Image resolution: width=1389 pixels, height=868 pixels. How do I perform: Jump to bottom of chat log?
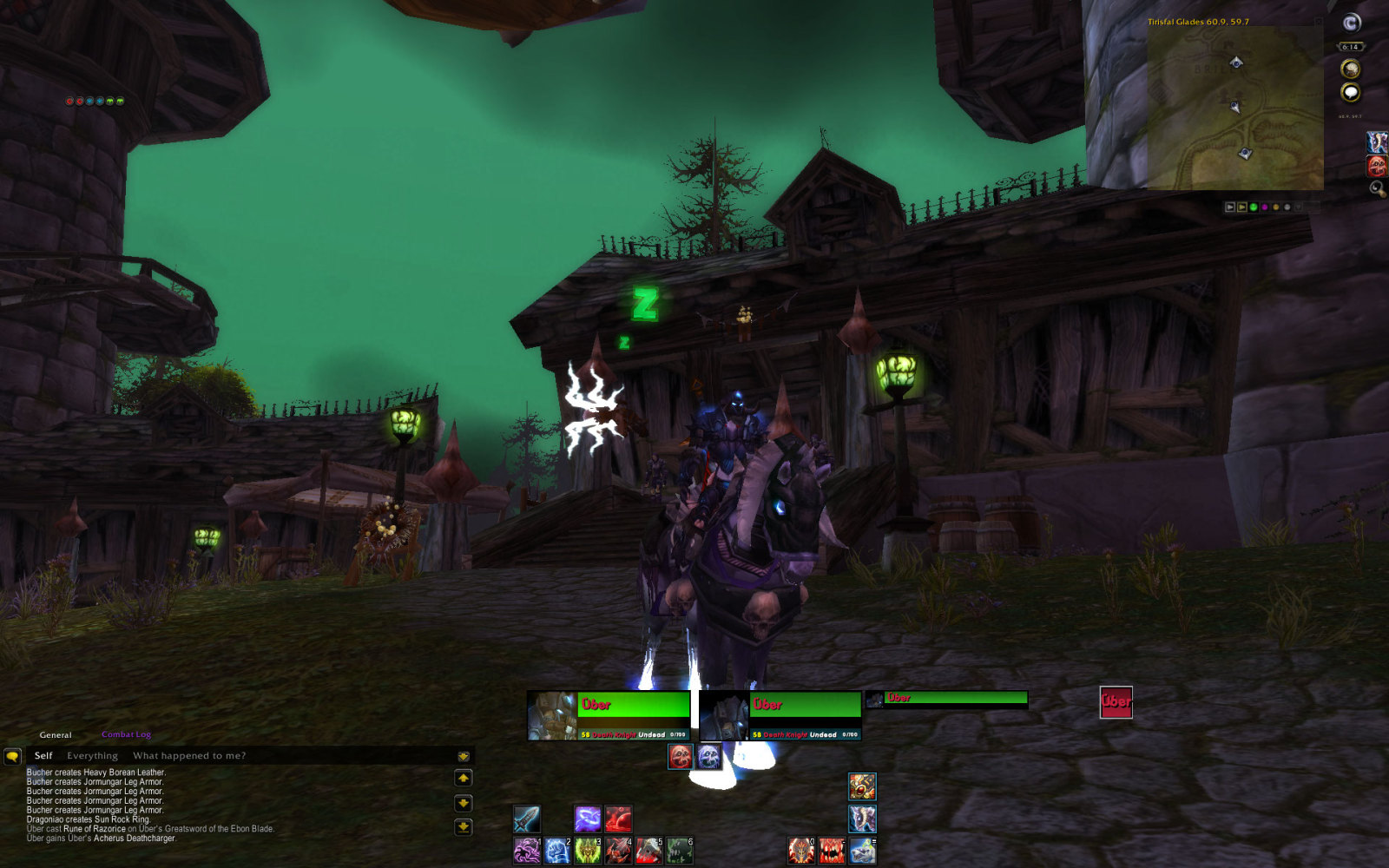[464, 827]
